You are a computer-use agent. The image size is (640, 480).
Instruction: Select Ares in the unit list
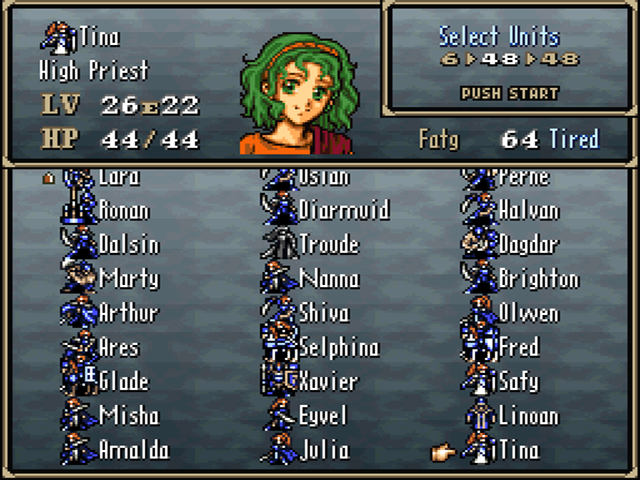click(118, 347)
